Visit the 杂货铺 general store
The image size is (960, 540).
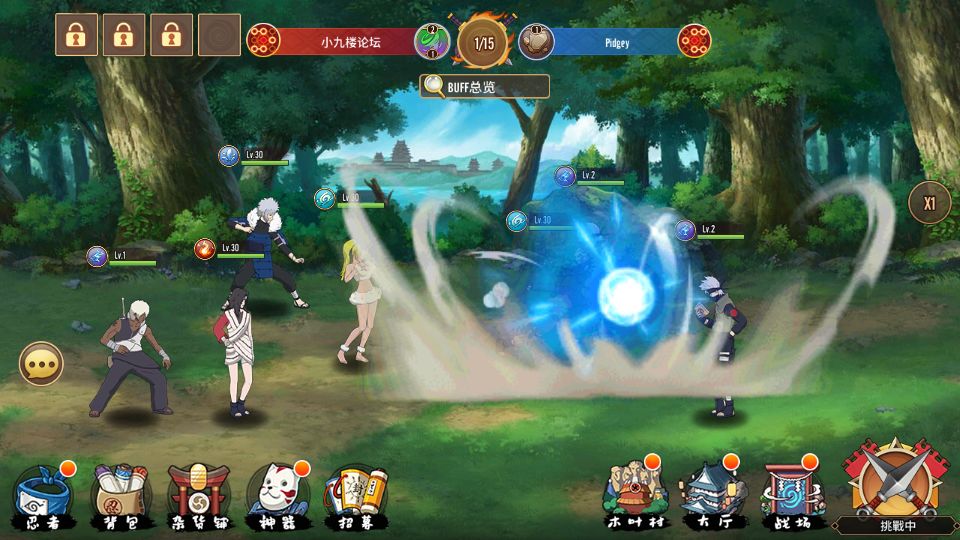click(x=198, y=495)
